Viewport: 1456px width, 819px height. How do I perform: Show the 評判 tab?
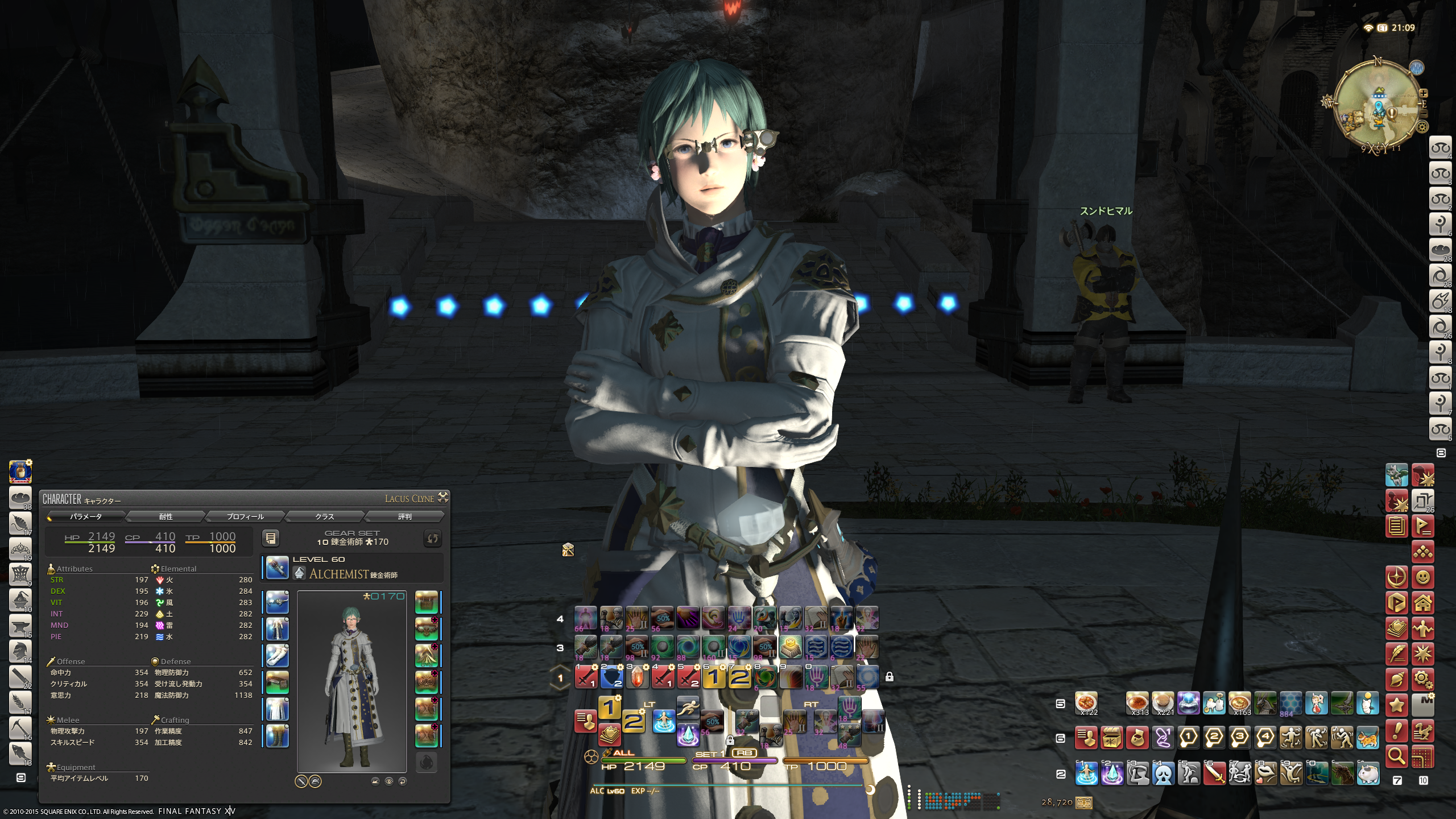(404, 516)
